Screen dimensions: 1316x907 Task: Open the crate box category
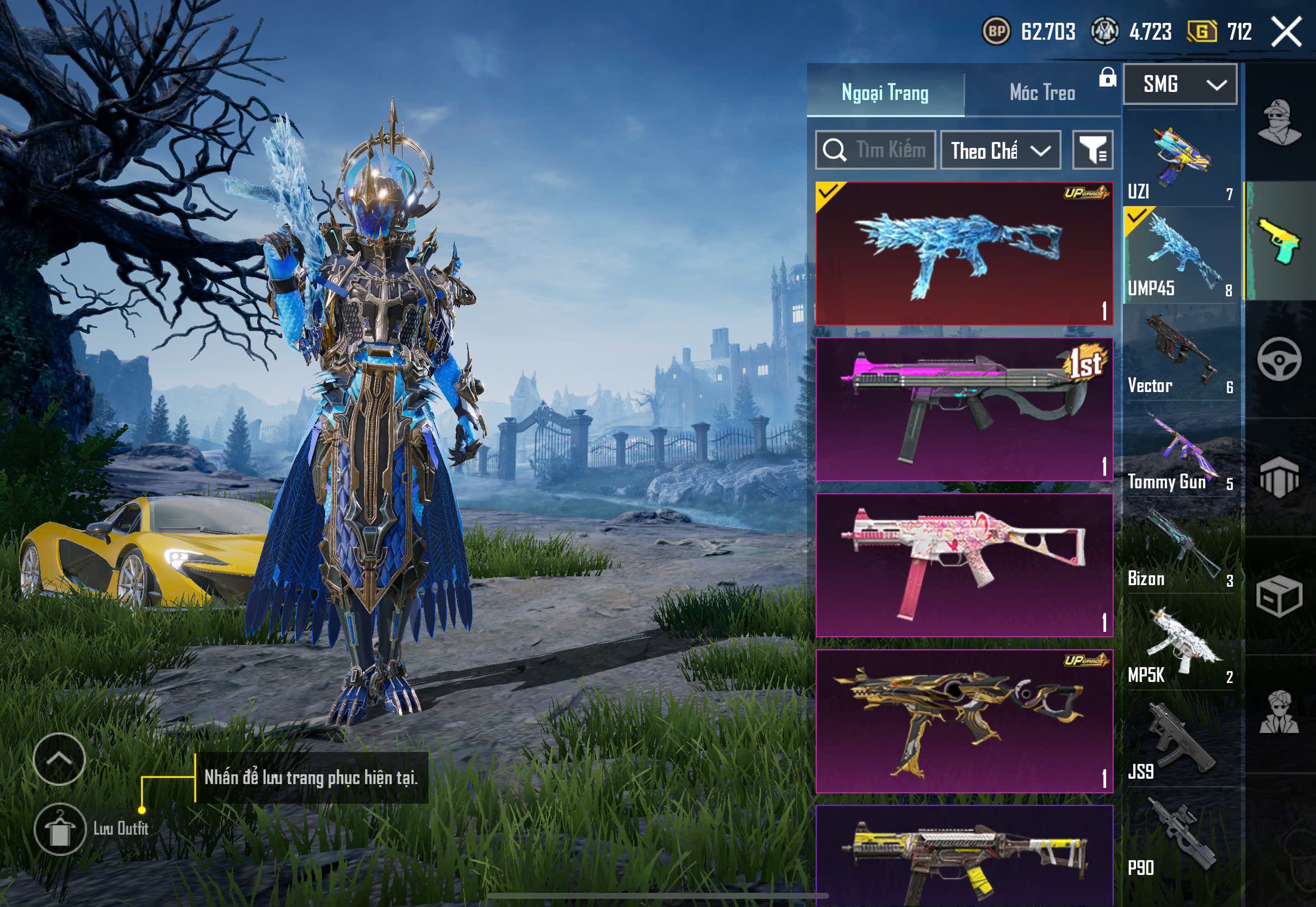point(1279,595)
